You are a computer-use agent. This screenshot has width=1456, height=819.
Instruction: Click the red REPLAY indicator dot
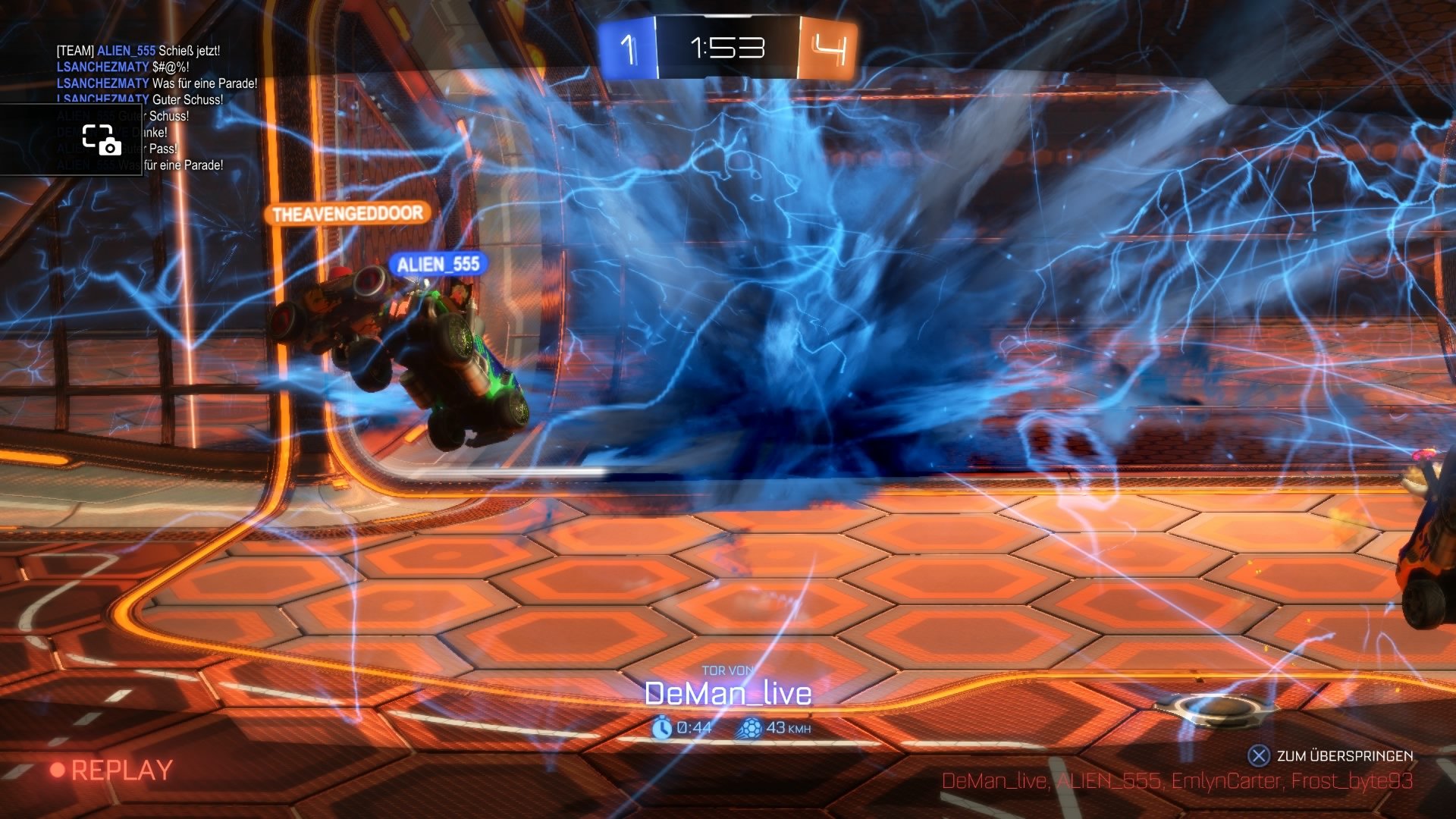point(58,769)
